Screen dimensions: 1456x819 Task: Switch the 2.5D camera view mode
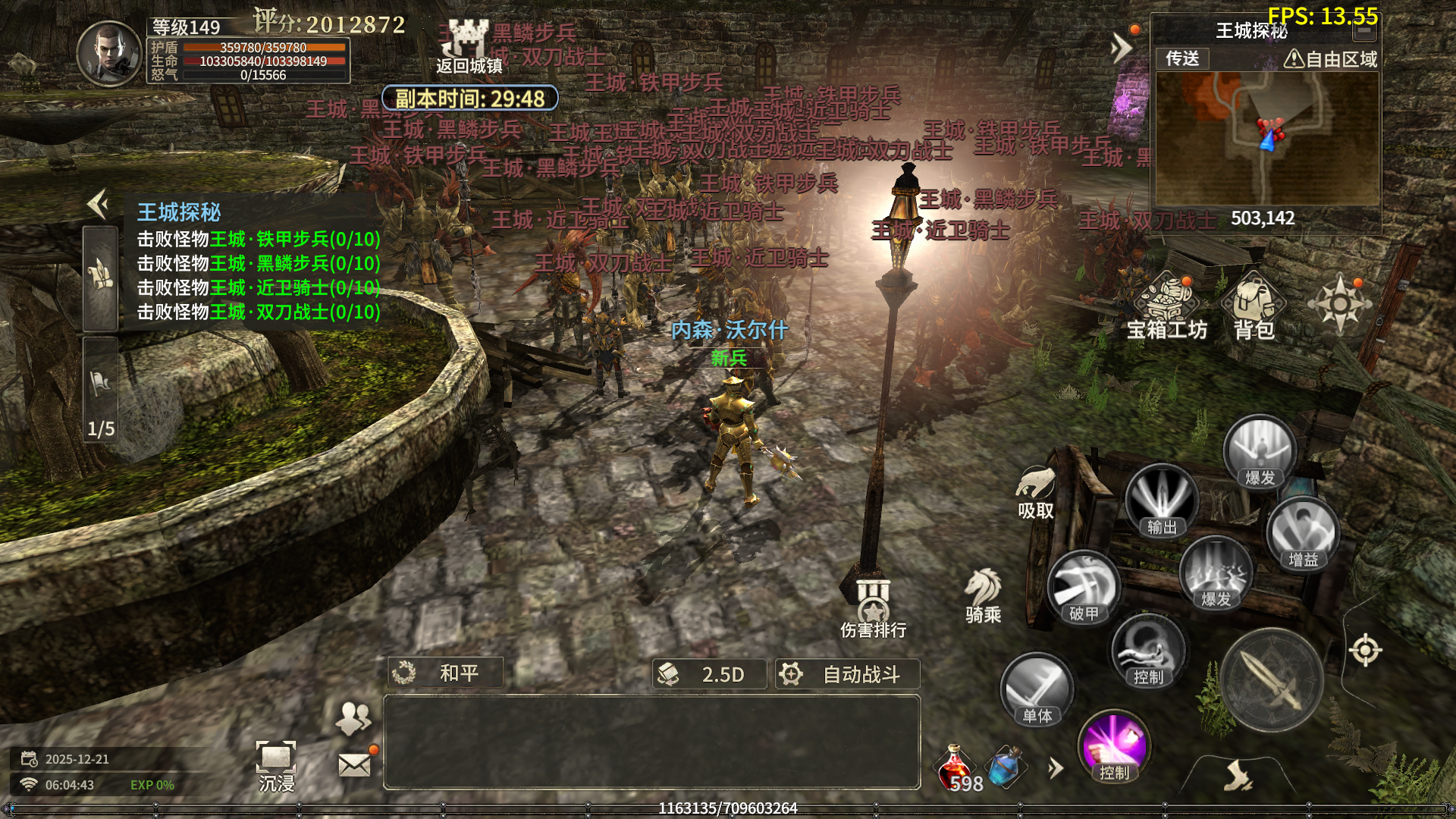click(x=709, y=674)
